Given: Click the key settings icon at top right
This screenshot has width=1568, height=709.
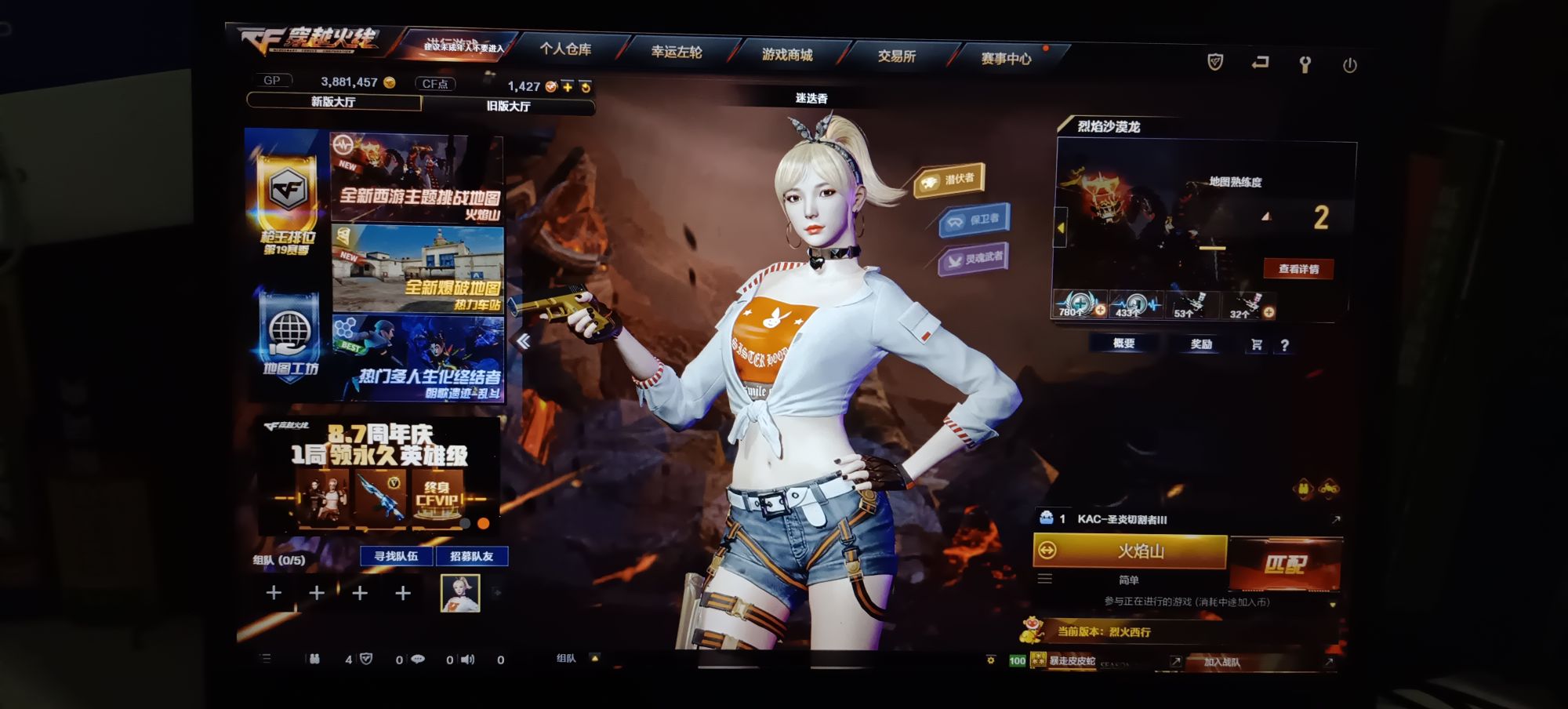Looking at the screenshot, I should (1305, 64).
